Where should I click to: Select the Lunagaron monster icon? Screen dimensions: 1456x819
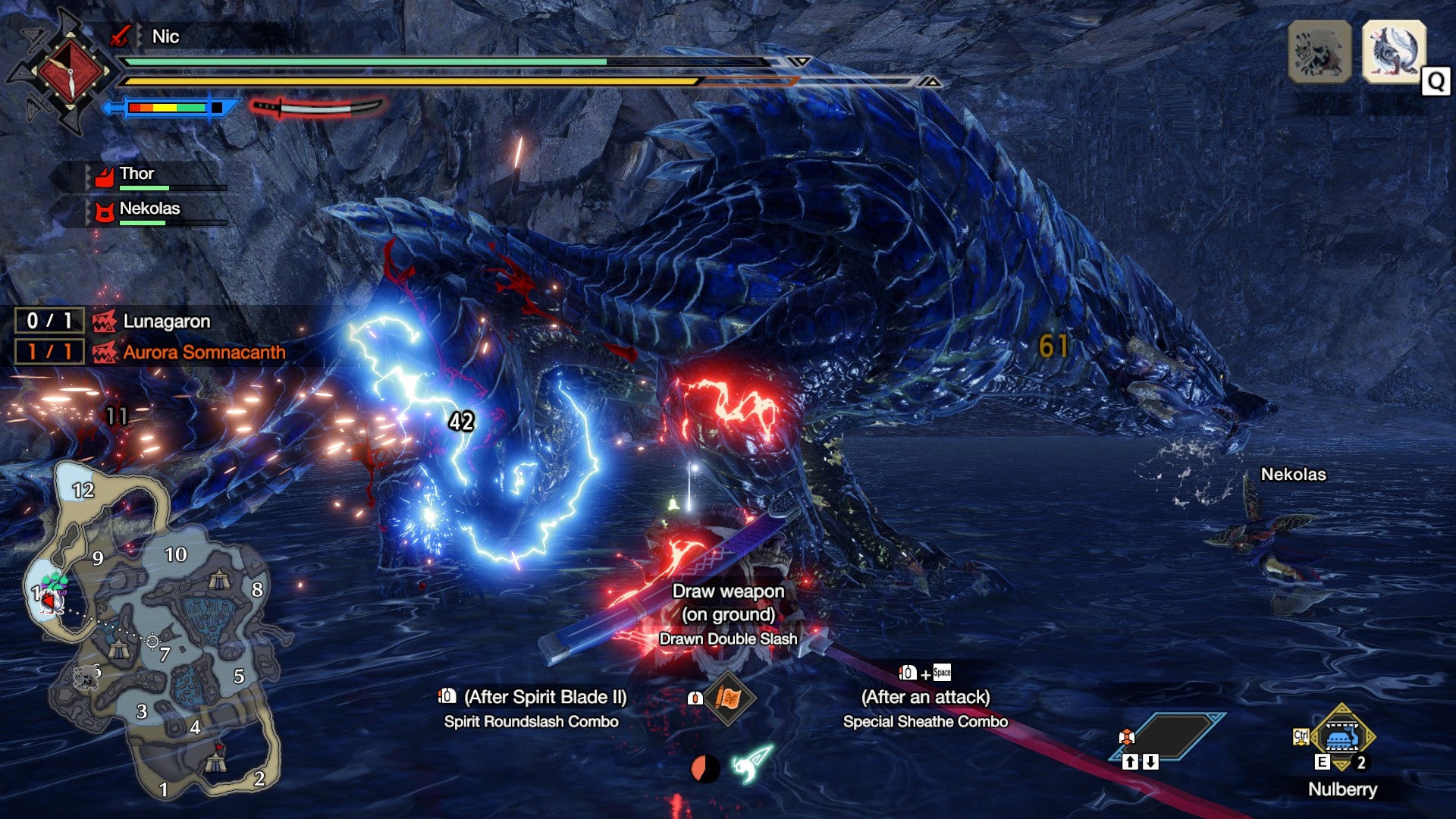[x=1394, y=52]
